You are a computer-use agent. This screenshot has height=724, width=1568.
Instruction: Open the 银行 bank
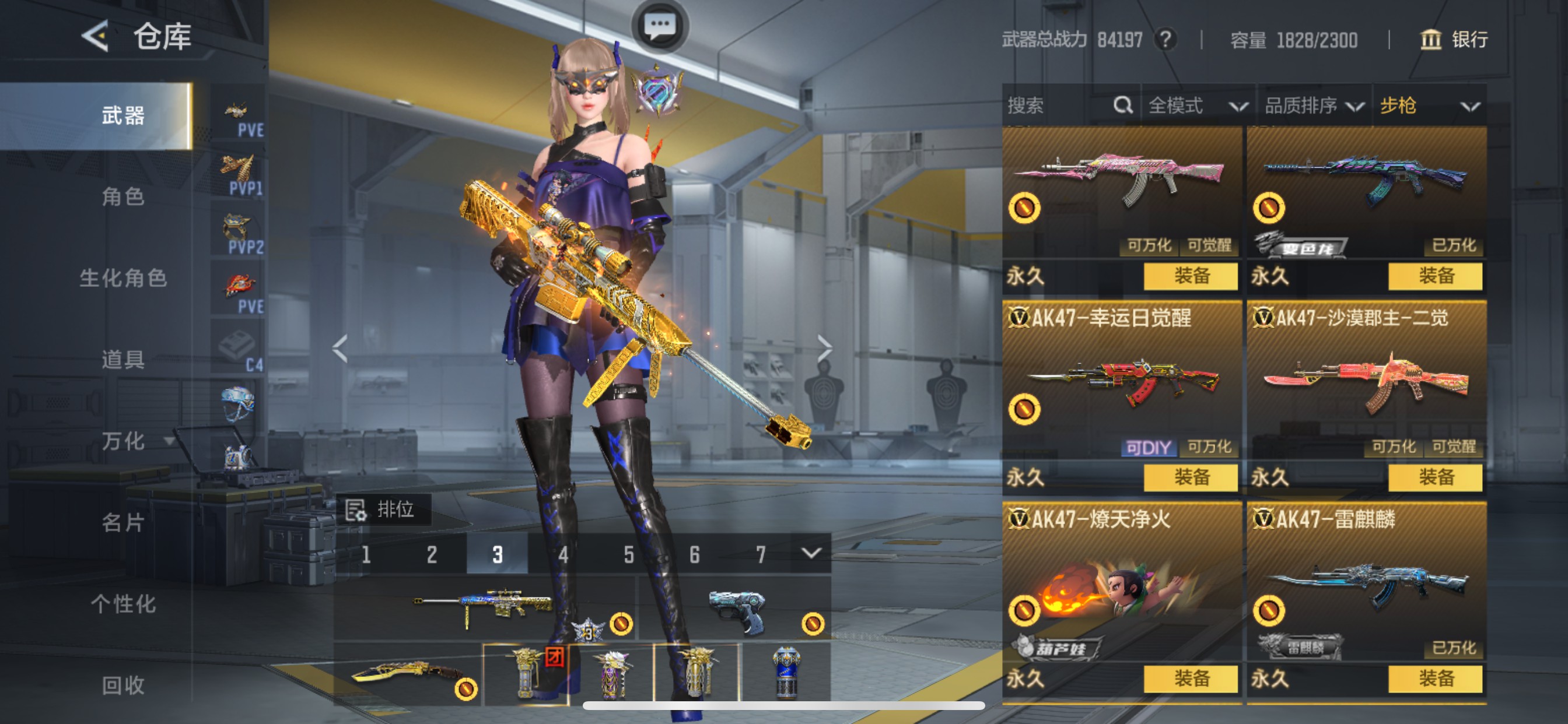pos(1454,40)
